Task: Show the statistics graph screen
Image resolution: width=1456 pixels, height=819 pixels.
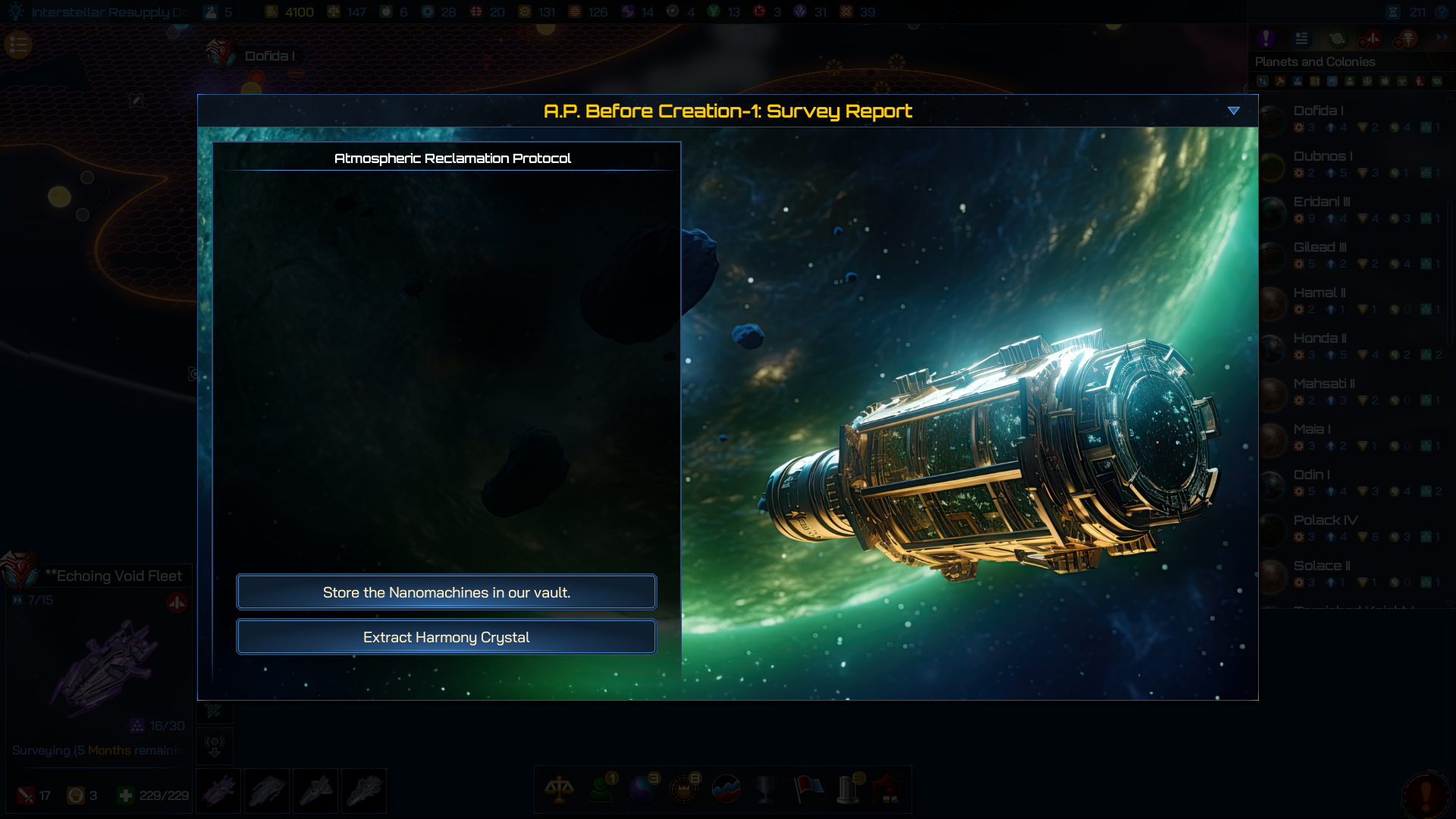Action: (726, 789)
